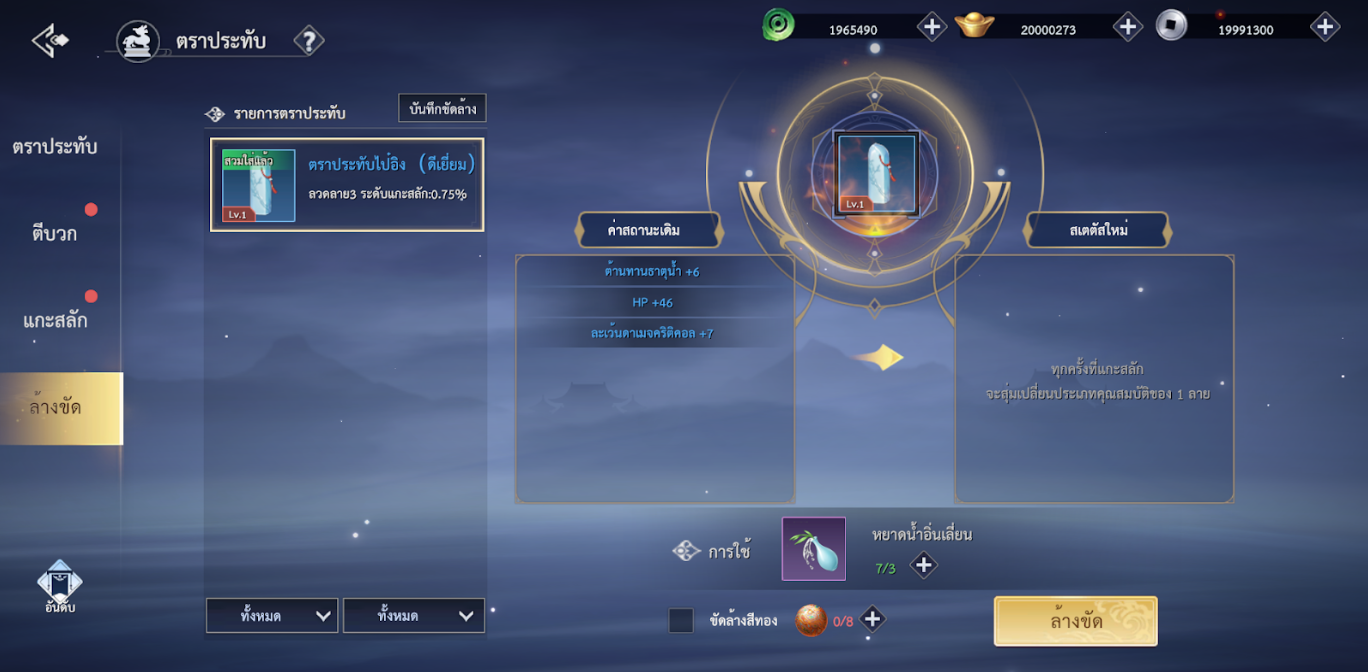This screenshot has height=672, width=1368.
Task: Select the หยาดน้ำอิ่นเสี่ยน material icon
Action: pyautogui.click(x=813, y=549)
